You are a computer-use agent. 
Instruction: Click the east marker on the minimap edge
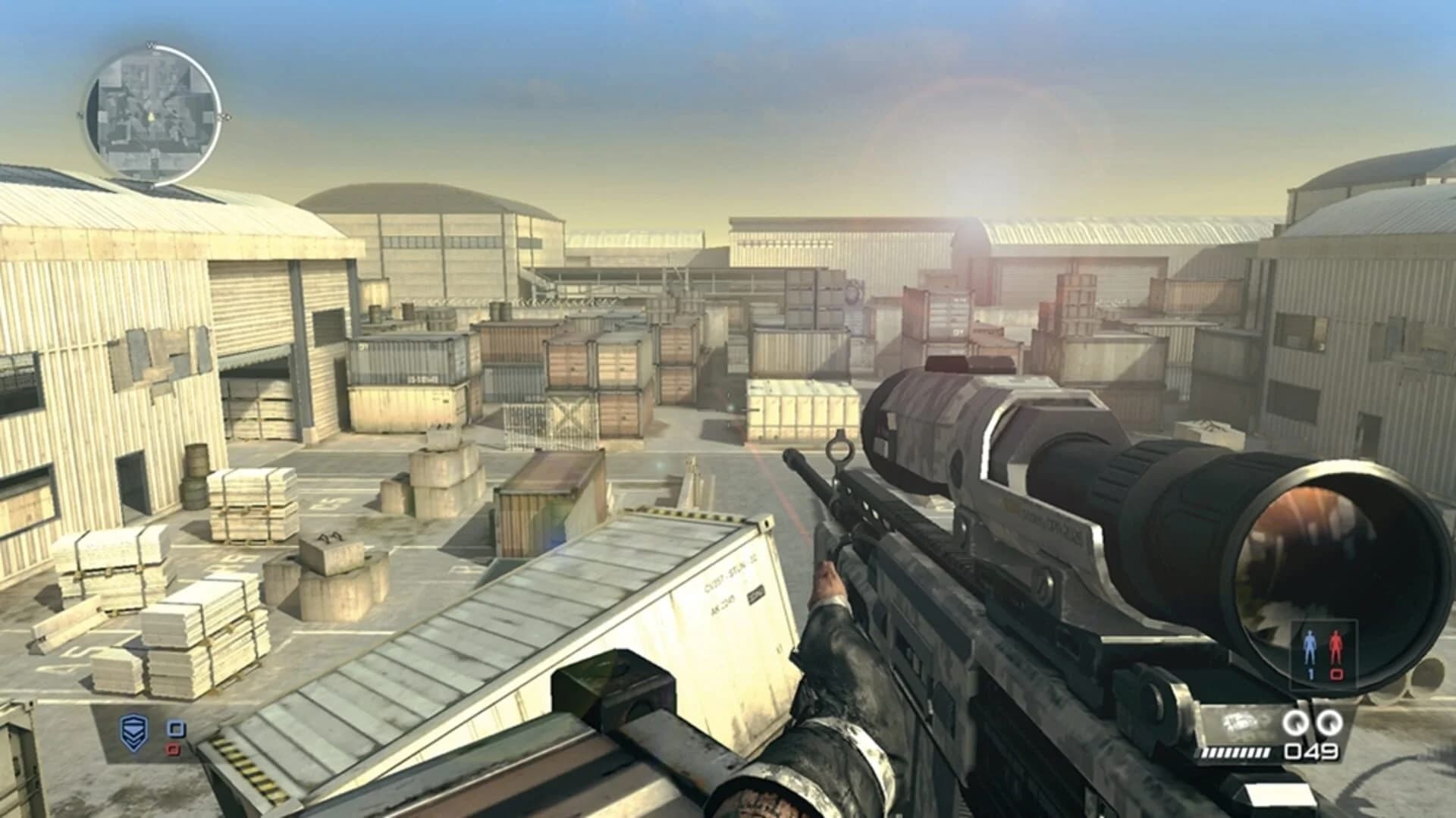(224, 116)
